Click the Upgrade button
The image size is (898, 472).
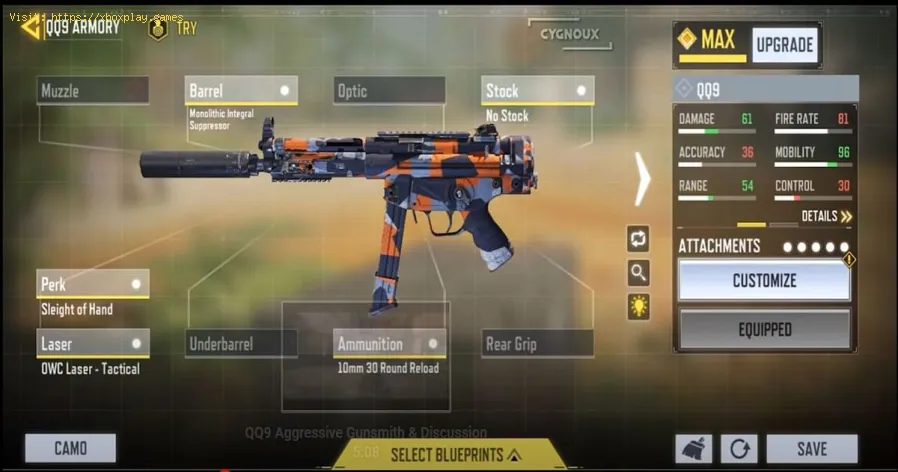click(784, 45)
